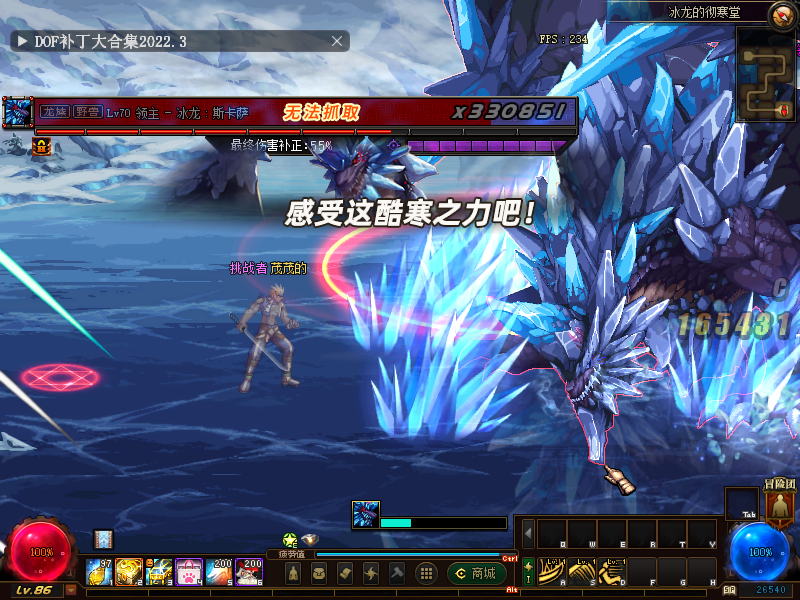Open the character silhouette menu button
Viewport: 800px width, 600px height.
pos(292,573)
